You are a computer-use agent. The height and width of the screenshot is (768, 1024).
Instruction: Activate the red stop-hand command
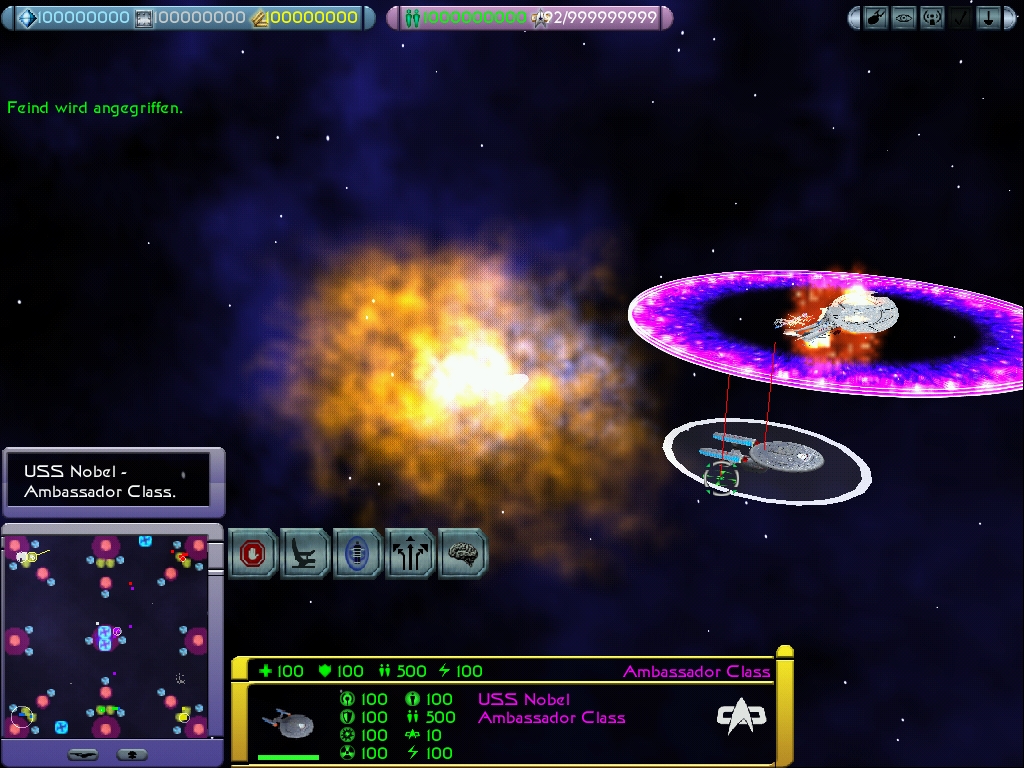[x=253, y=553]
